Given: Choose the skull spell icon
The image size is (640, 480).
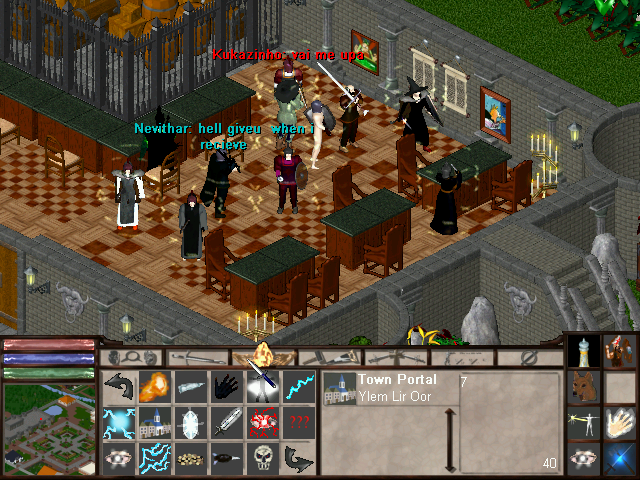Looking at the screenshot, I should click(263, 458).
